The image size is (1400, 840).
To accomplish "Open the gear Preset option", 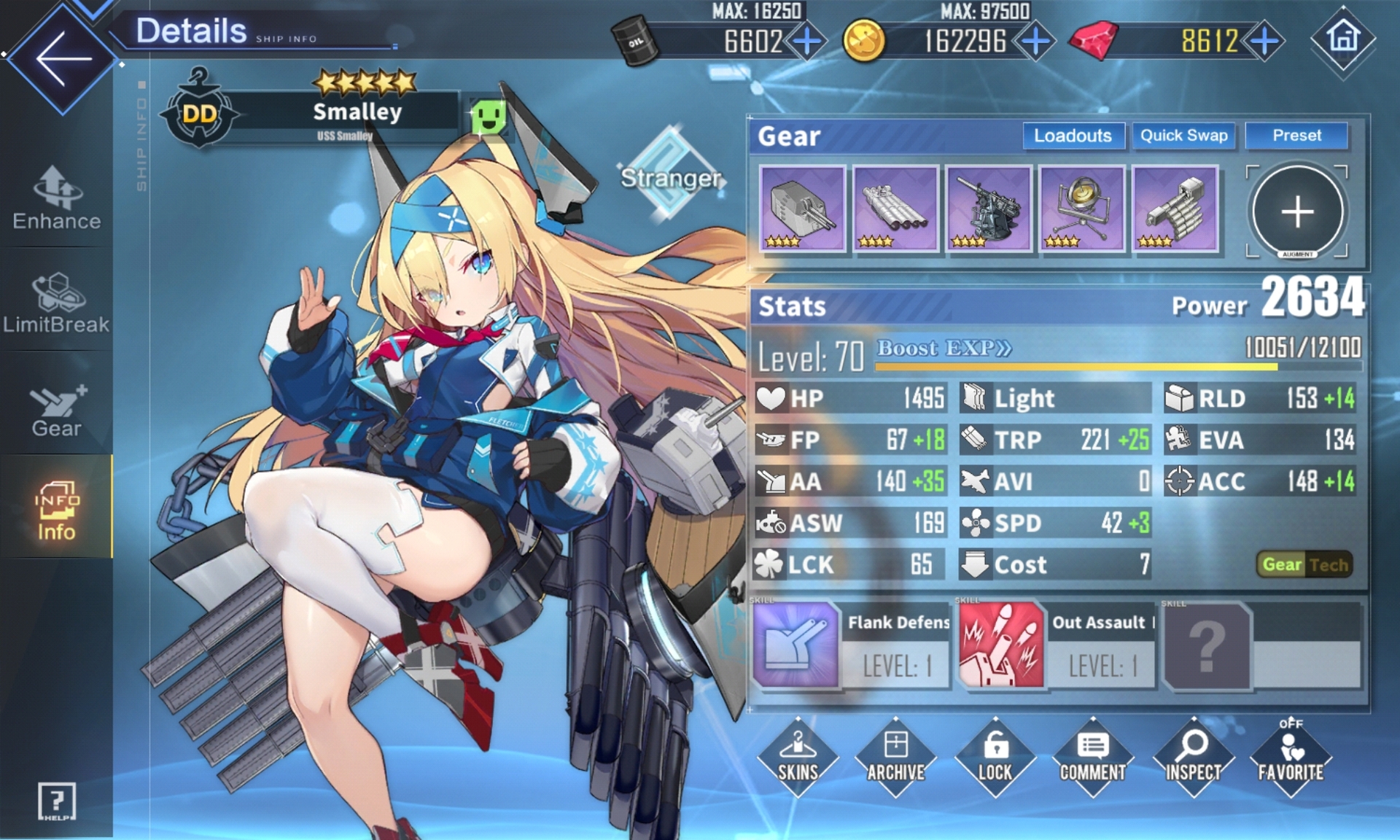I will [x=1296, y=136].
